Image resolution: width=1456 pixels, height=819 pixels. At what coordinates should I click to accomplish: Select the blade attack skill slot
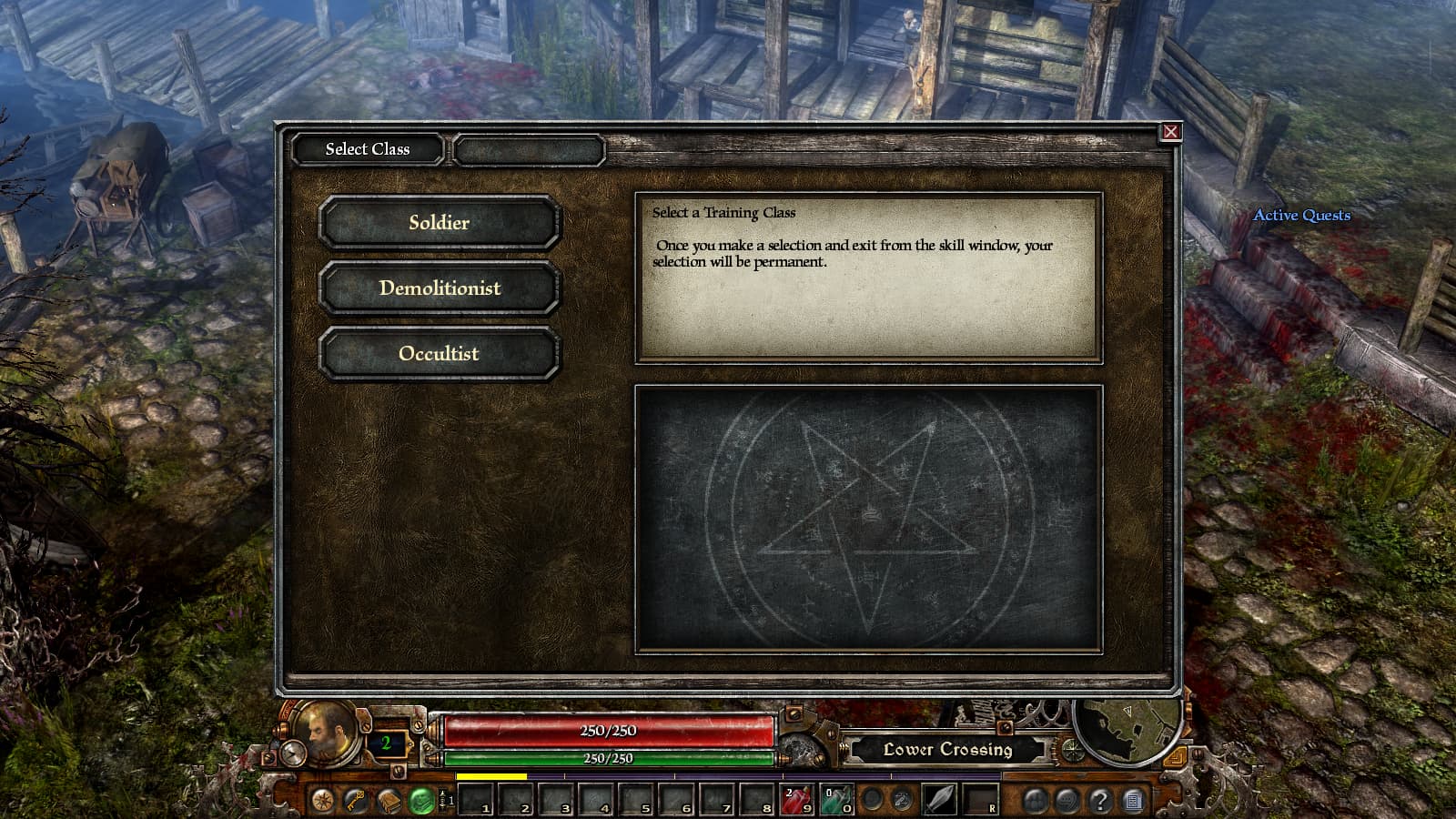pyautogui.click(x=940, y=800)
